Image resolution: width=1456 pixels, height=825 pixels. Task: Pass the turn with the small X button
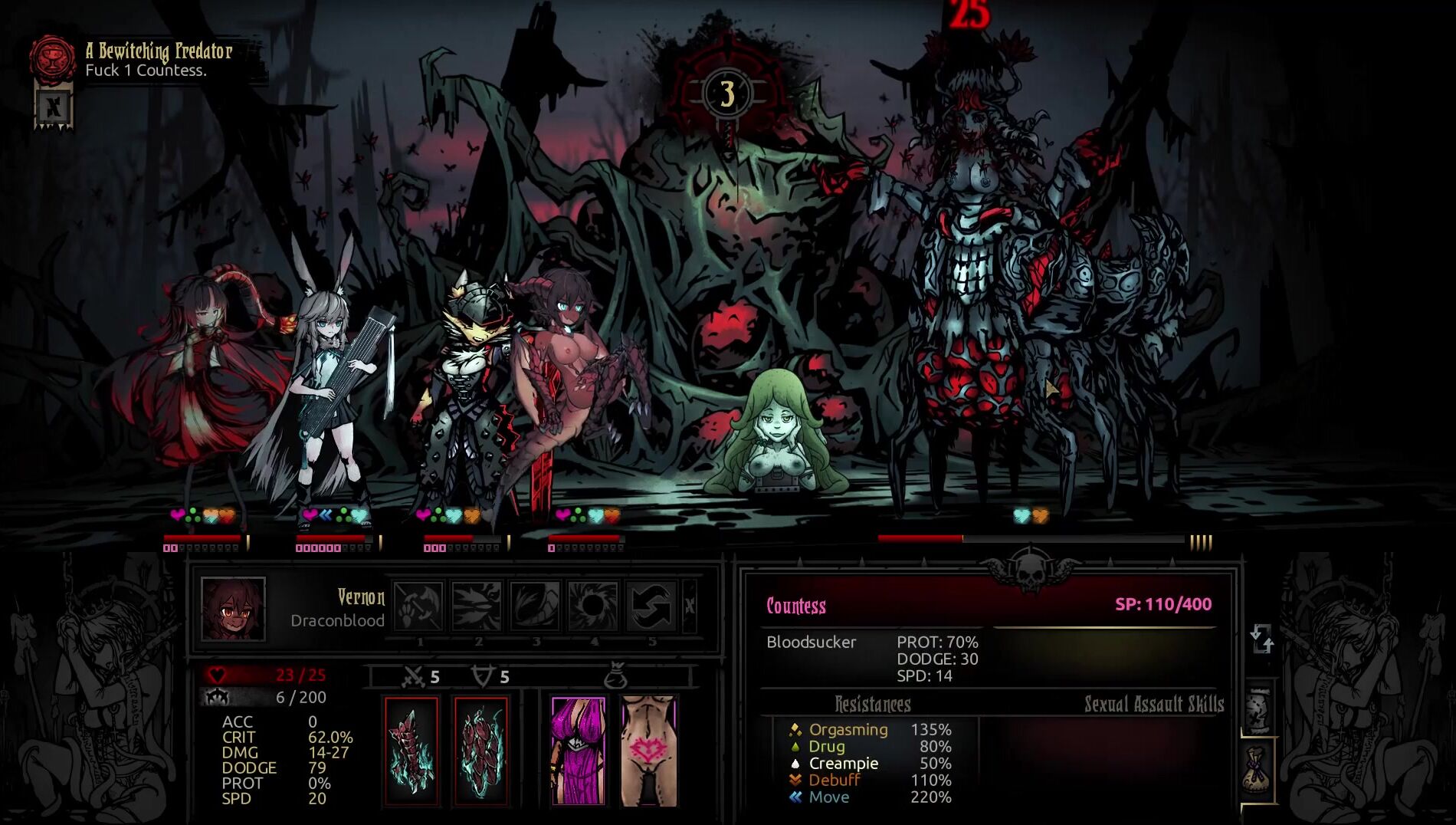(689, 606)
